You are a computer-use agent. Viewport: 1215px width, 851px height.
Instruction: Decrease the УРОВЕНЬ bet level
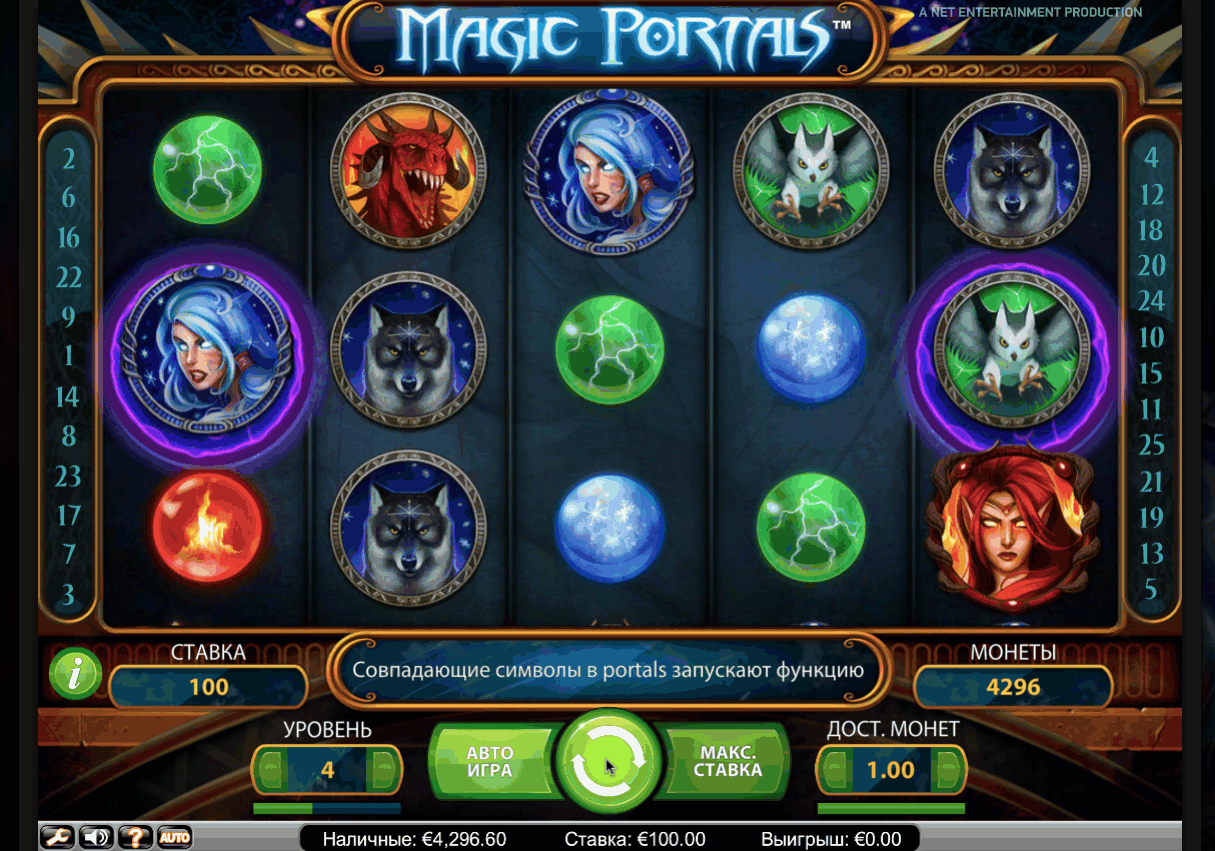[x=269, y=771]
